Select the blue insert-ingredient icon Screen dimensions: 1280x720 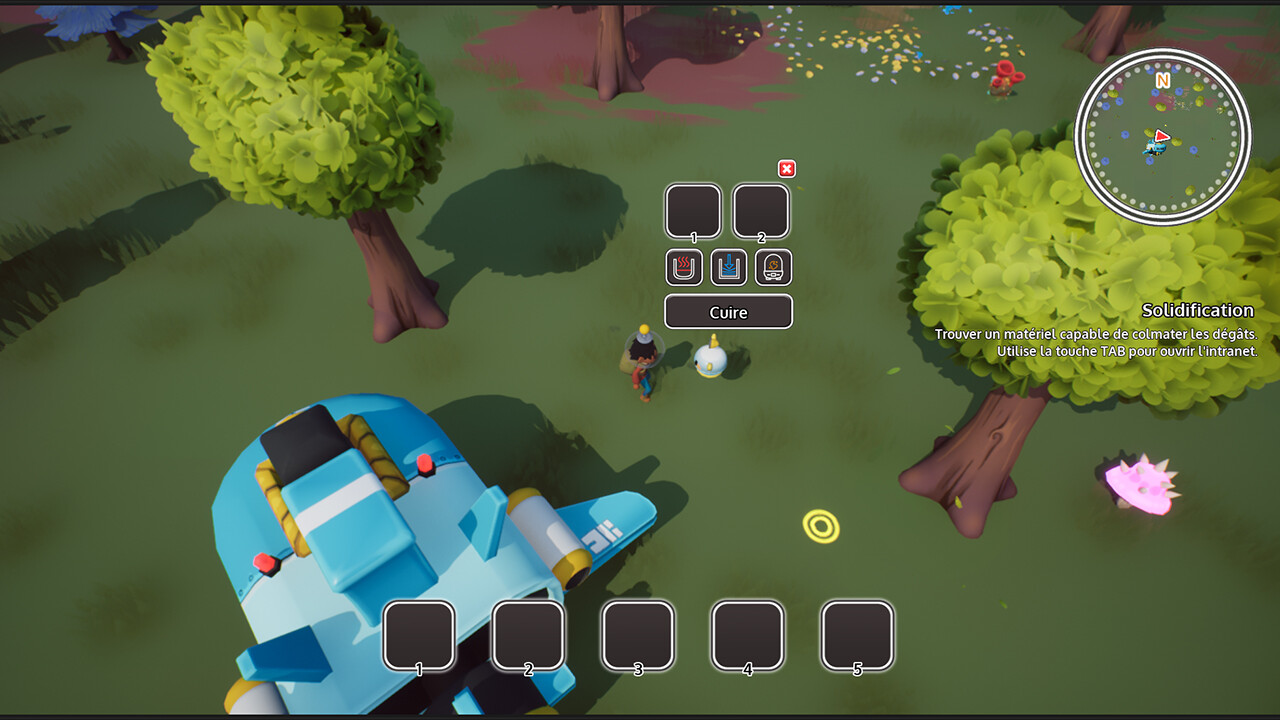pos(728,267)
